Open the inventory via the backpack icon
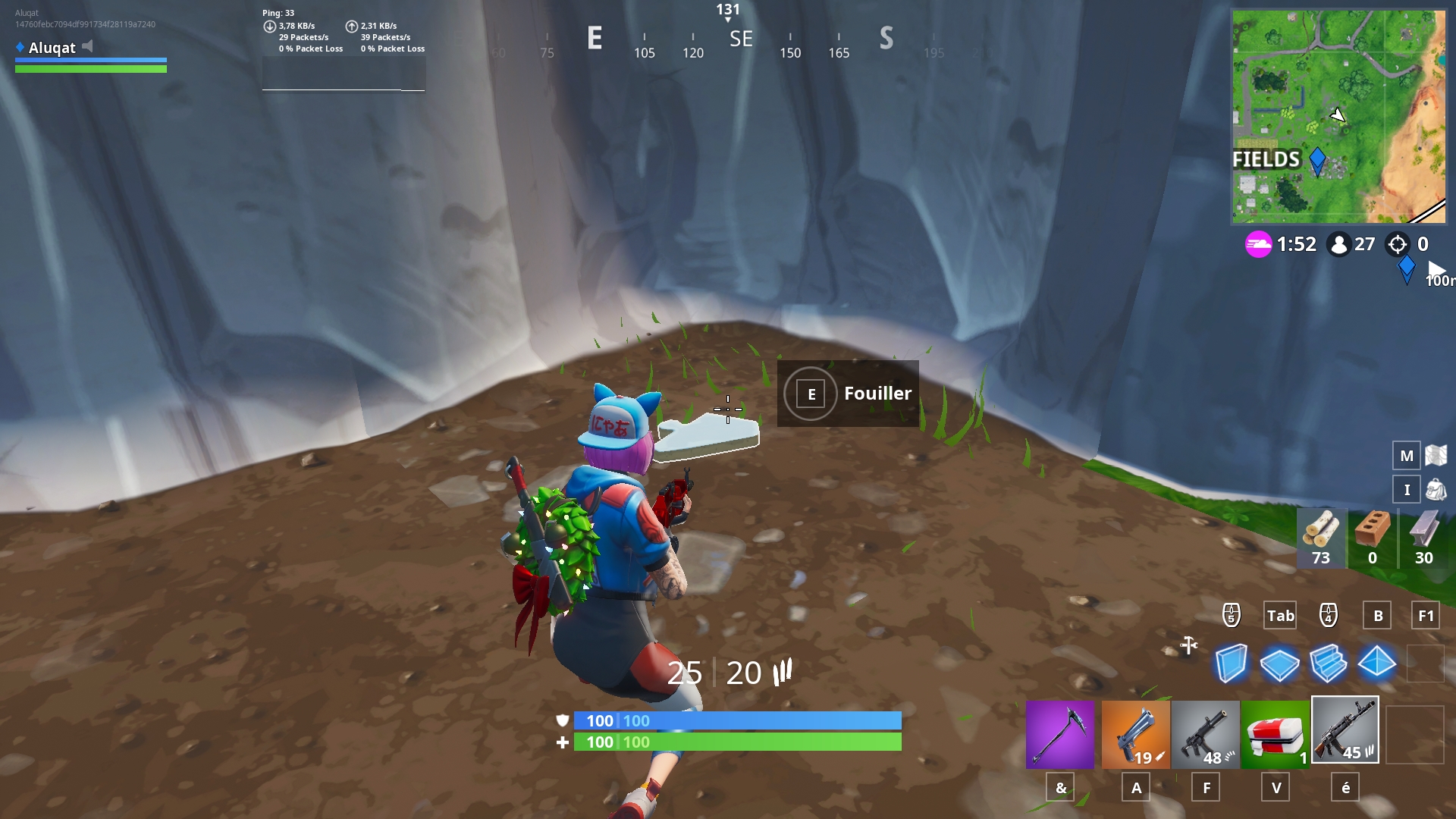The image size is (1456, 819). [x=1407, y=489]
